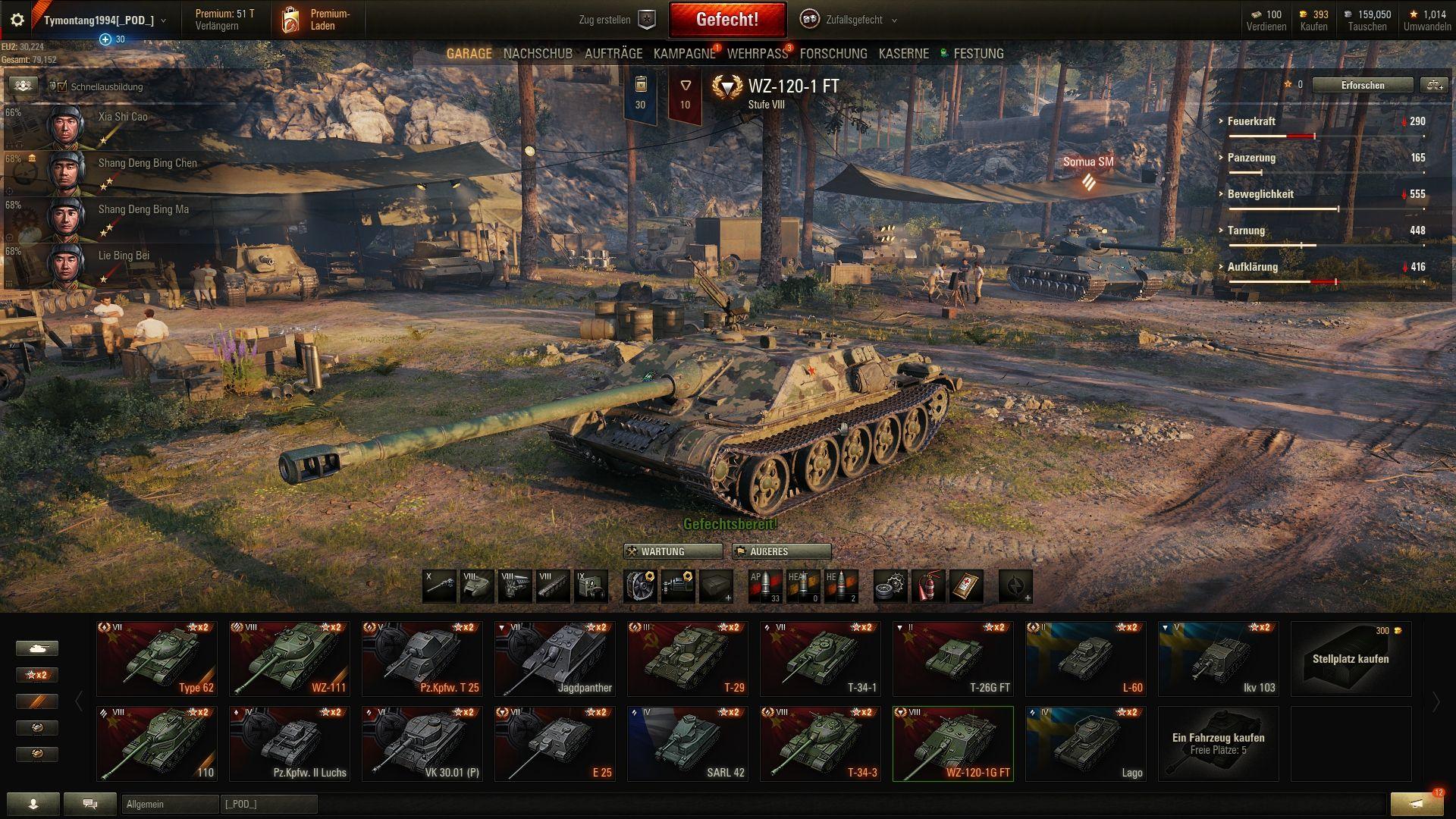
Task: Open the Wartung service panel
Action: coord(672,551)
